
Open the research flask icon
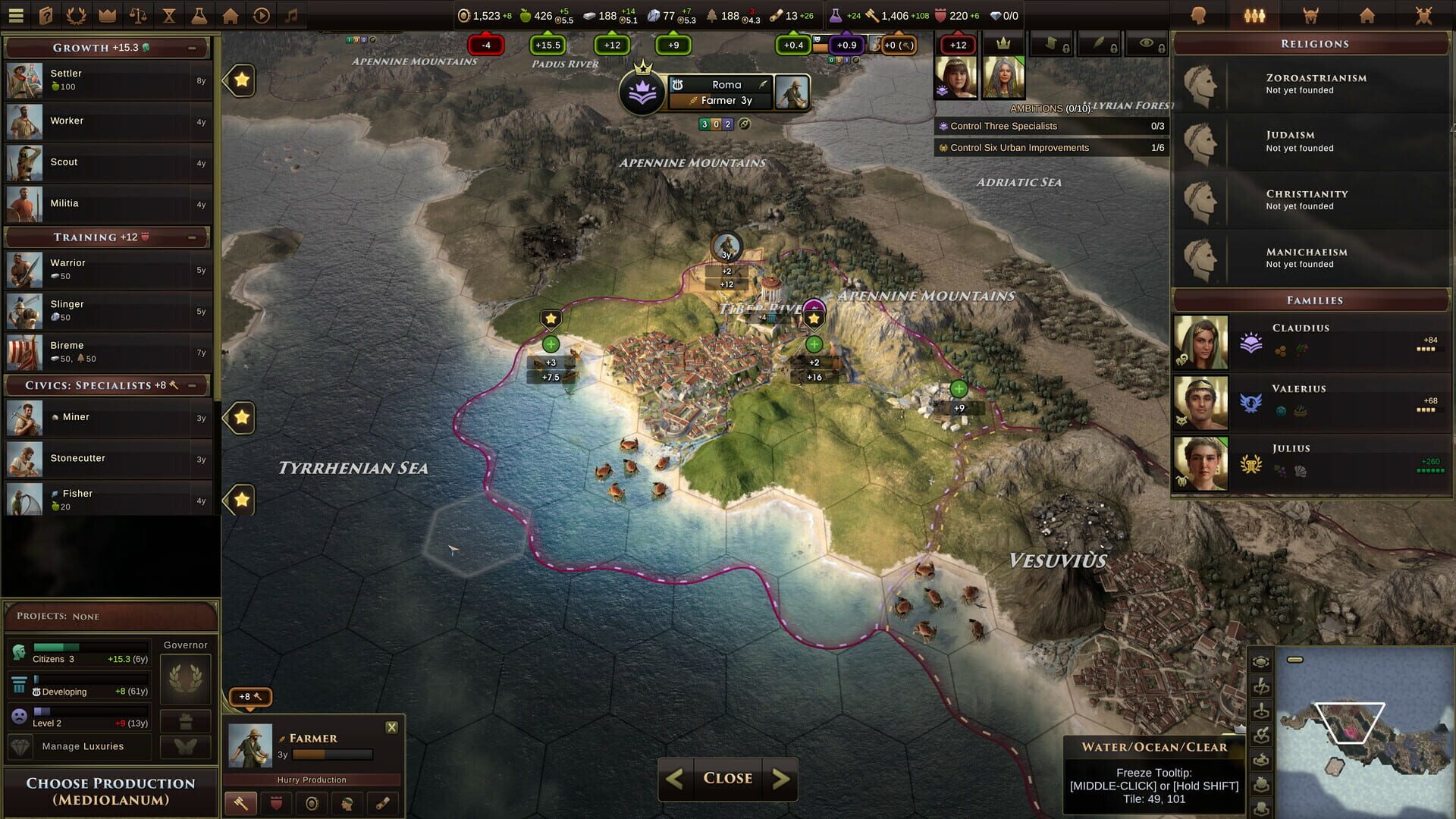point(199,15)
